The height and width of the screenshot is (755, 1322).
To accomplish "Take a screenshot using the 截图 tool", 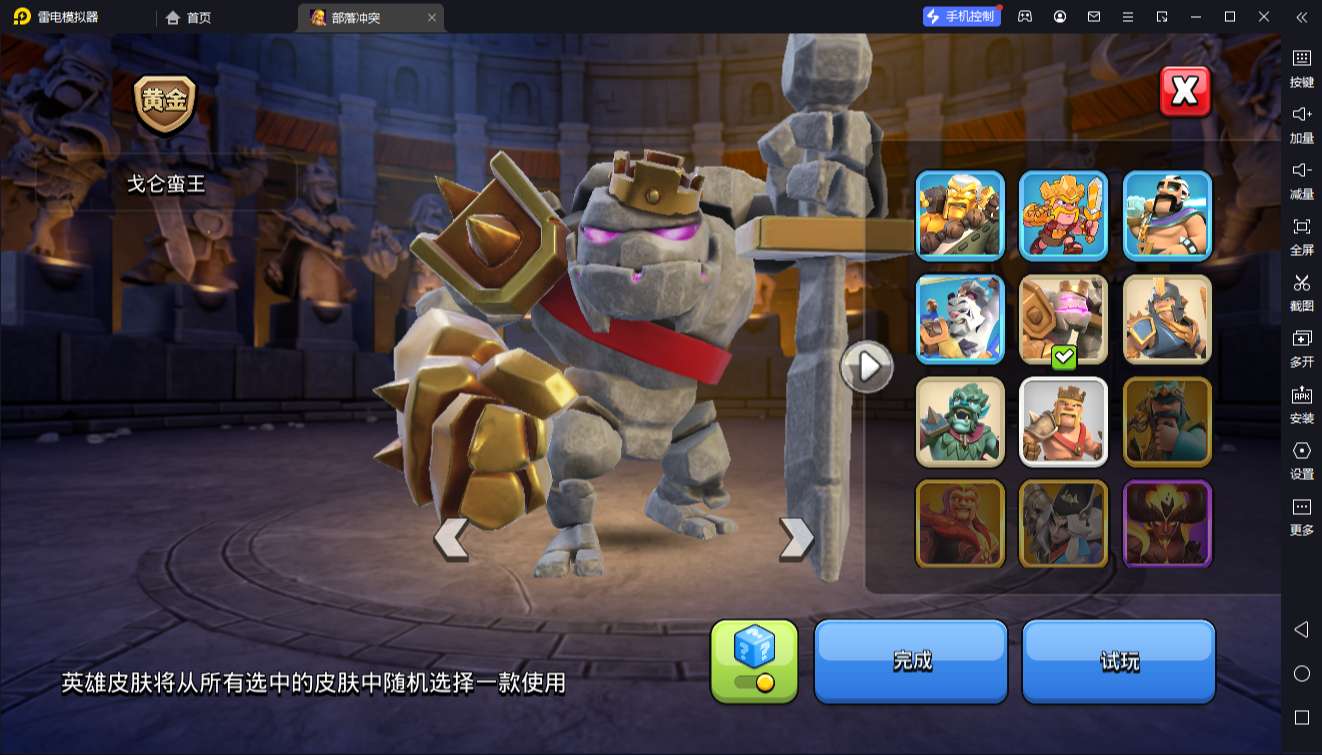I will 1301,288.
